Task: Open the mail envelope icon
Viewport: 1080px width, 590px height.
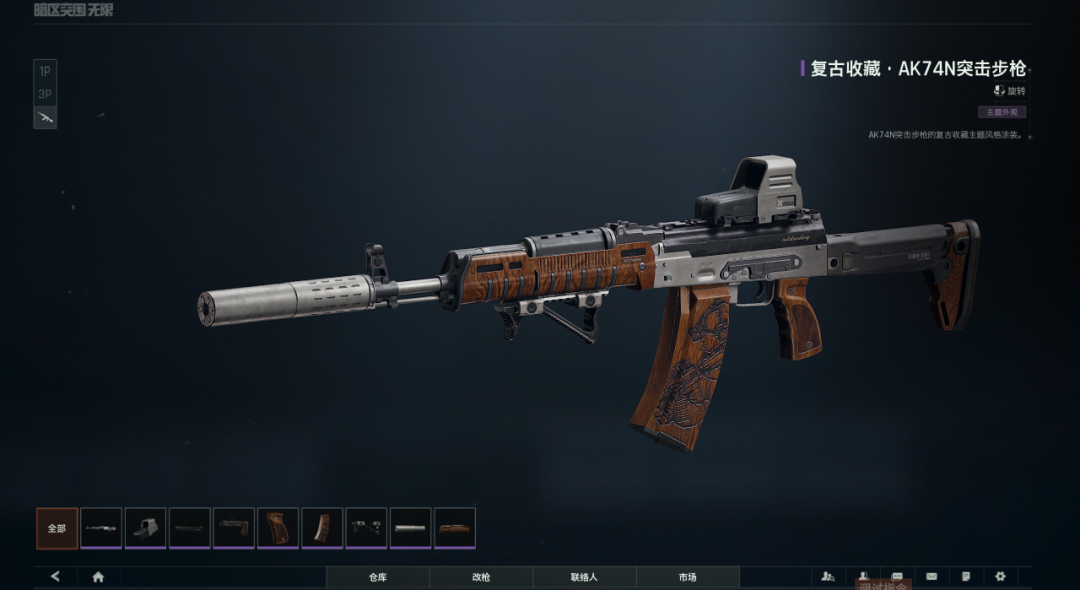Action: pyautogui.click(x=932, y=577)
